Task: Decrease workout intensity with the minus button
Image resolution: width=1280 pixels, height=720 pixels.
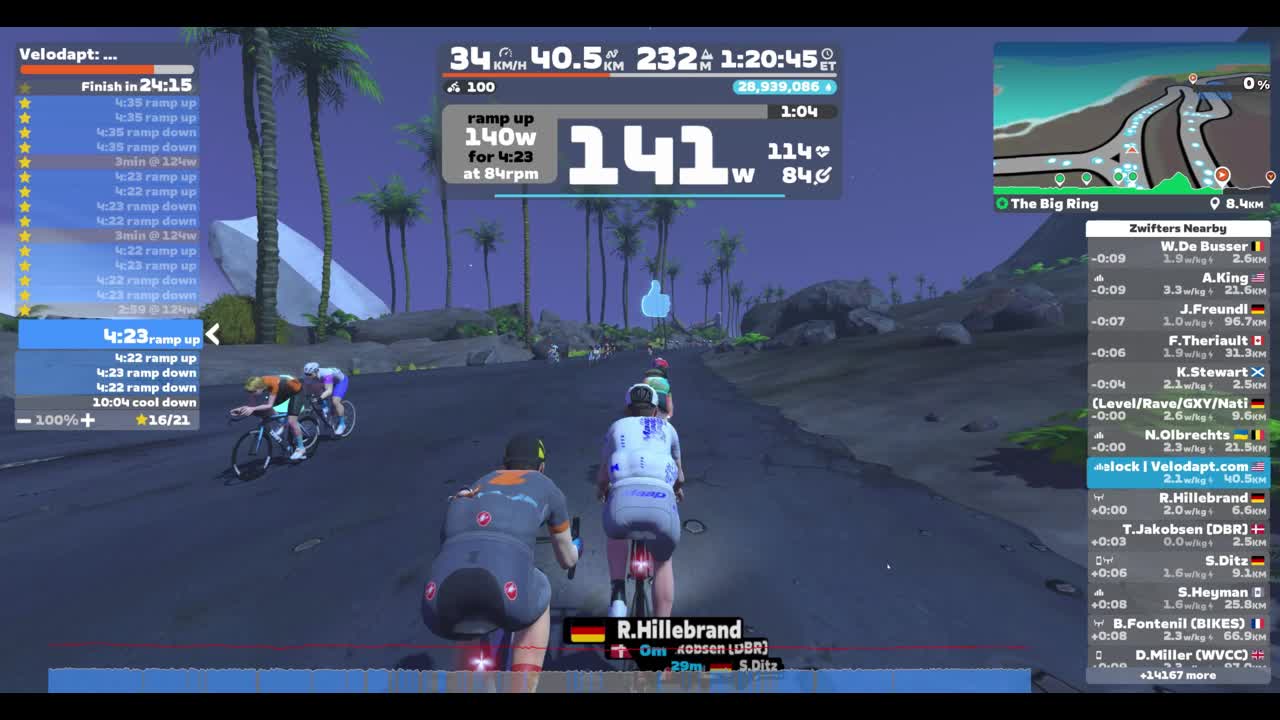Action: 23,420
